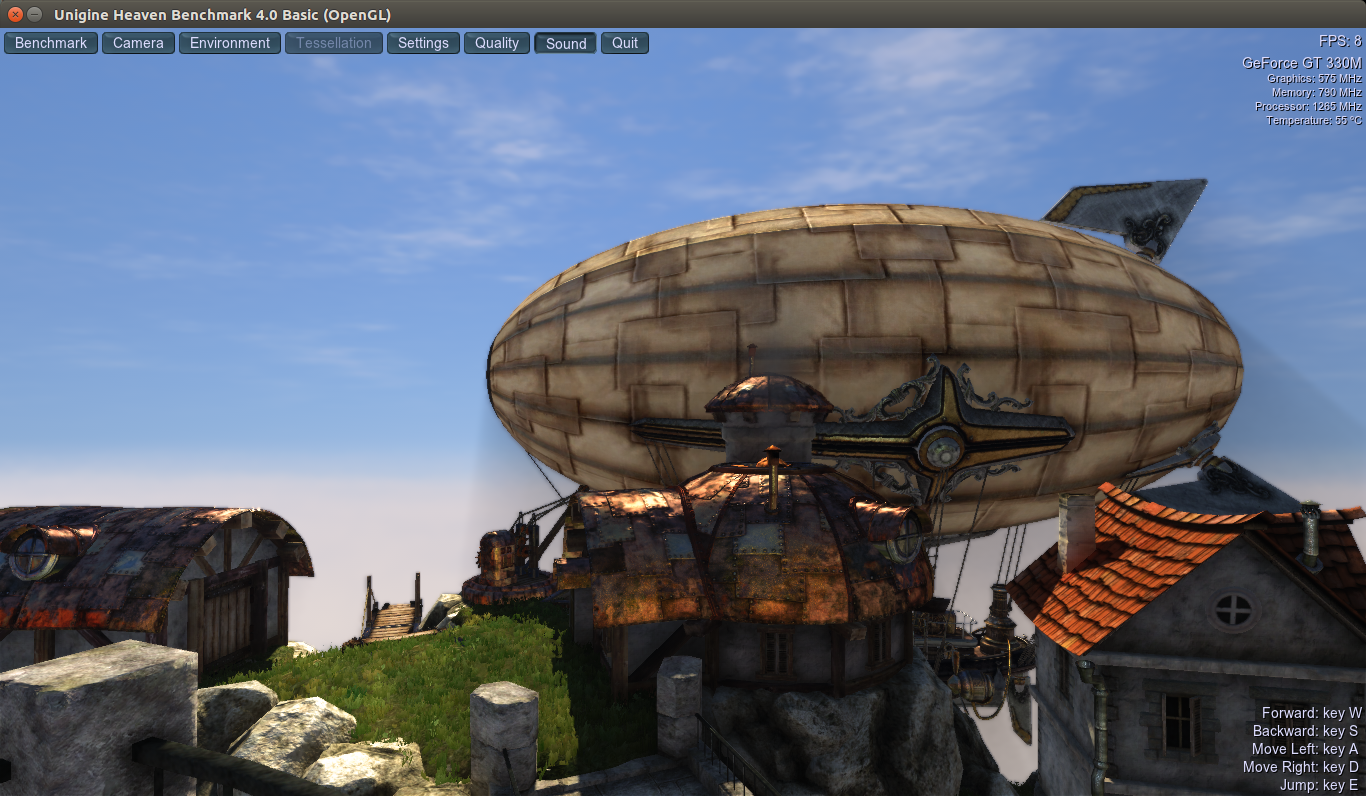The height and width of the screenshot is (796, 1366).
Task: Open the Settings panel
Action: (x=423, y=43)
